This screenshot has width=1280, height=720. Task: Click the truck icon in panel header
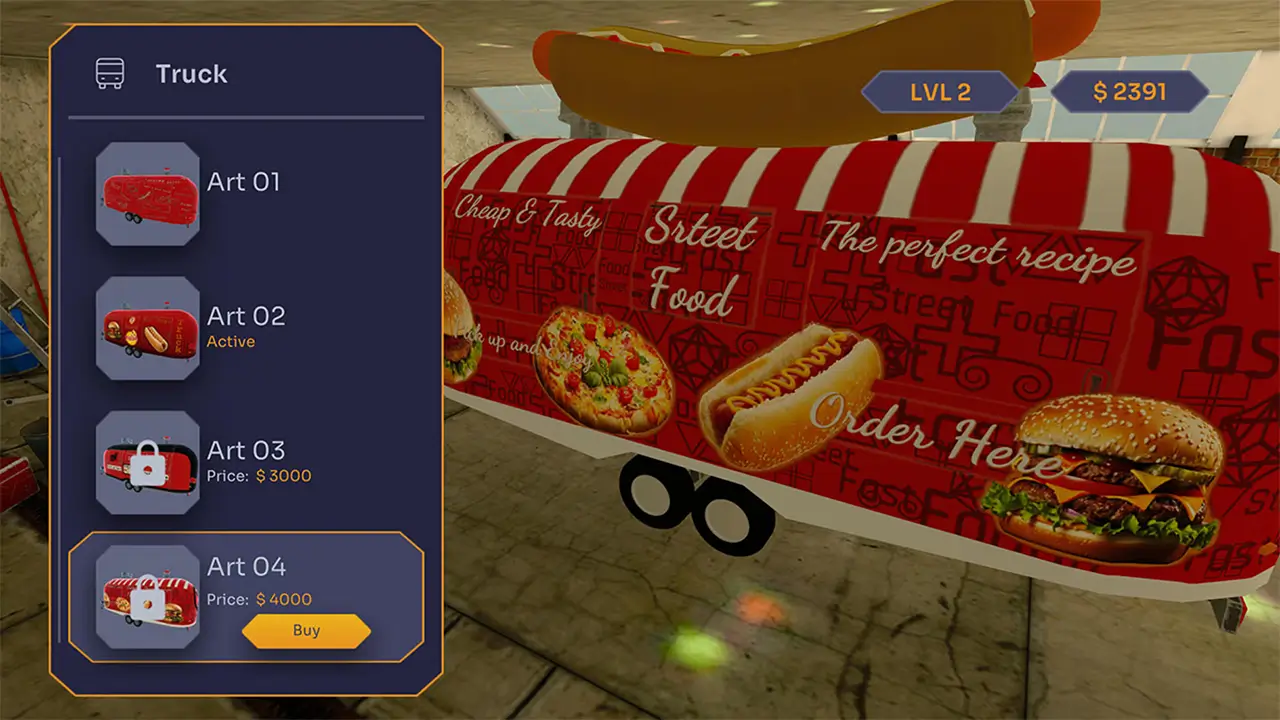point(110,72)
